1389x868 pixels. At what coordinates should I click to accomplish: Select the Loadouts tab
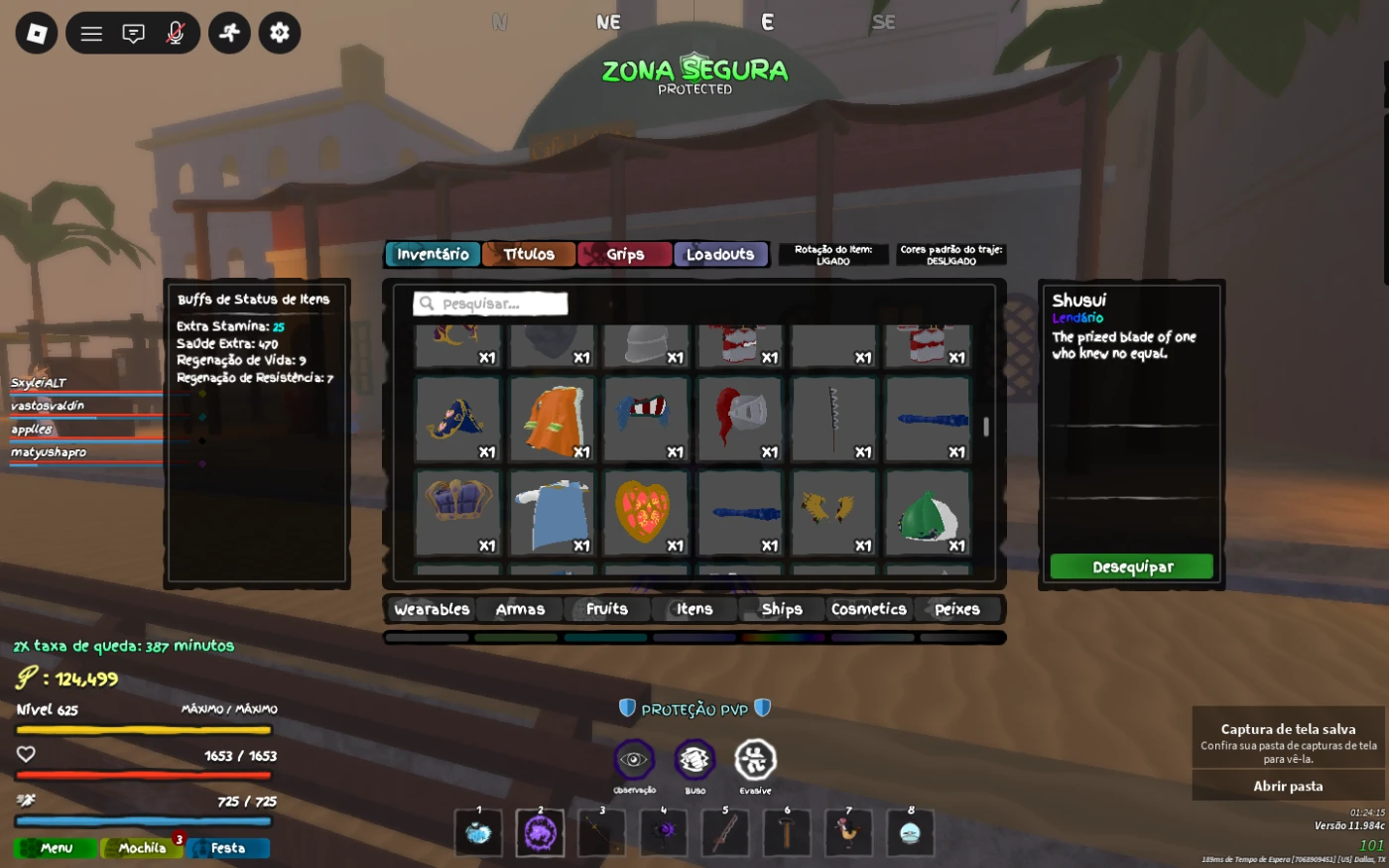pos(720,255)
